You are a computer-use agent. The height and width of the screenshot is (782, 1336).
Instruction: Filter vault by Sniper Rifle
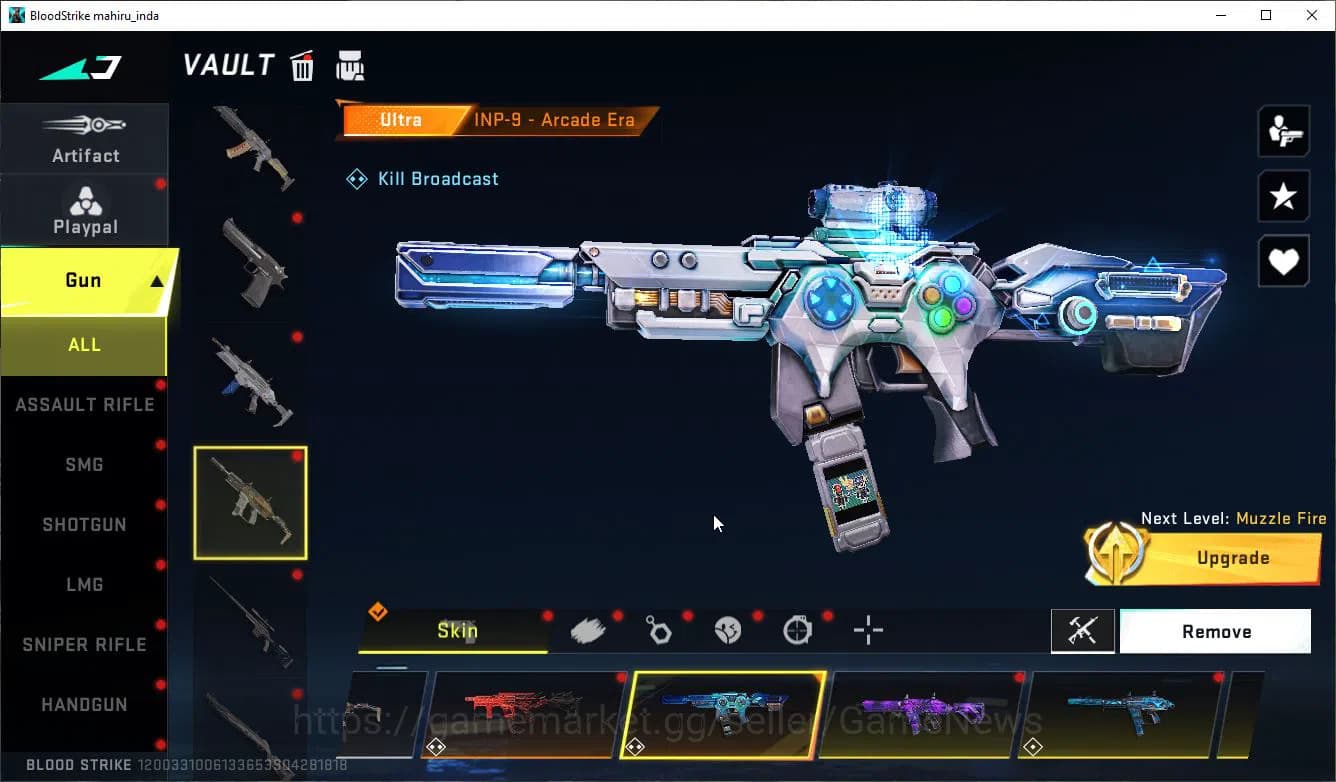[x=84, y=645]
